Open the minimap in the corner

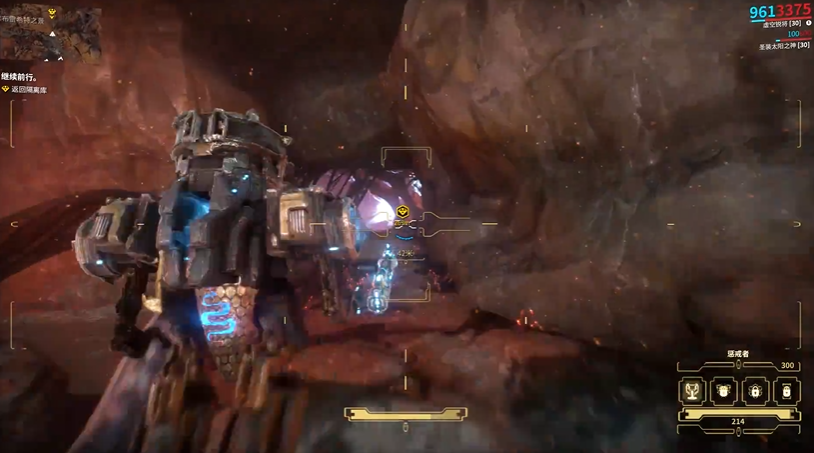(x=52, y=32)
